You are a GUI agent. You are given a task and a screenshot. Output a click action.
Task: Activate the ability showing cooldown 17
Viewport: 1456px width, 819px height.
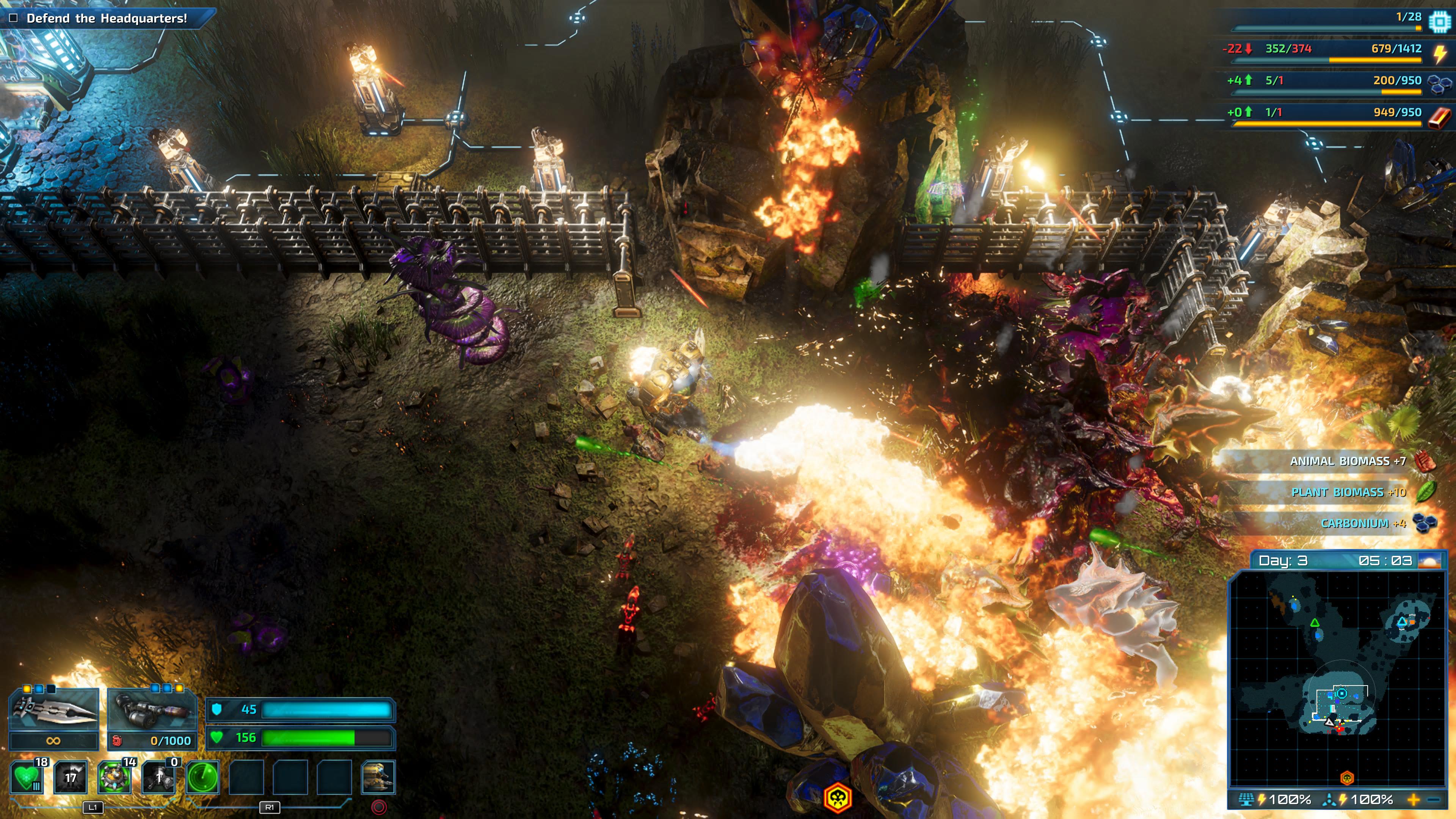click(71, 777)
